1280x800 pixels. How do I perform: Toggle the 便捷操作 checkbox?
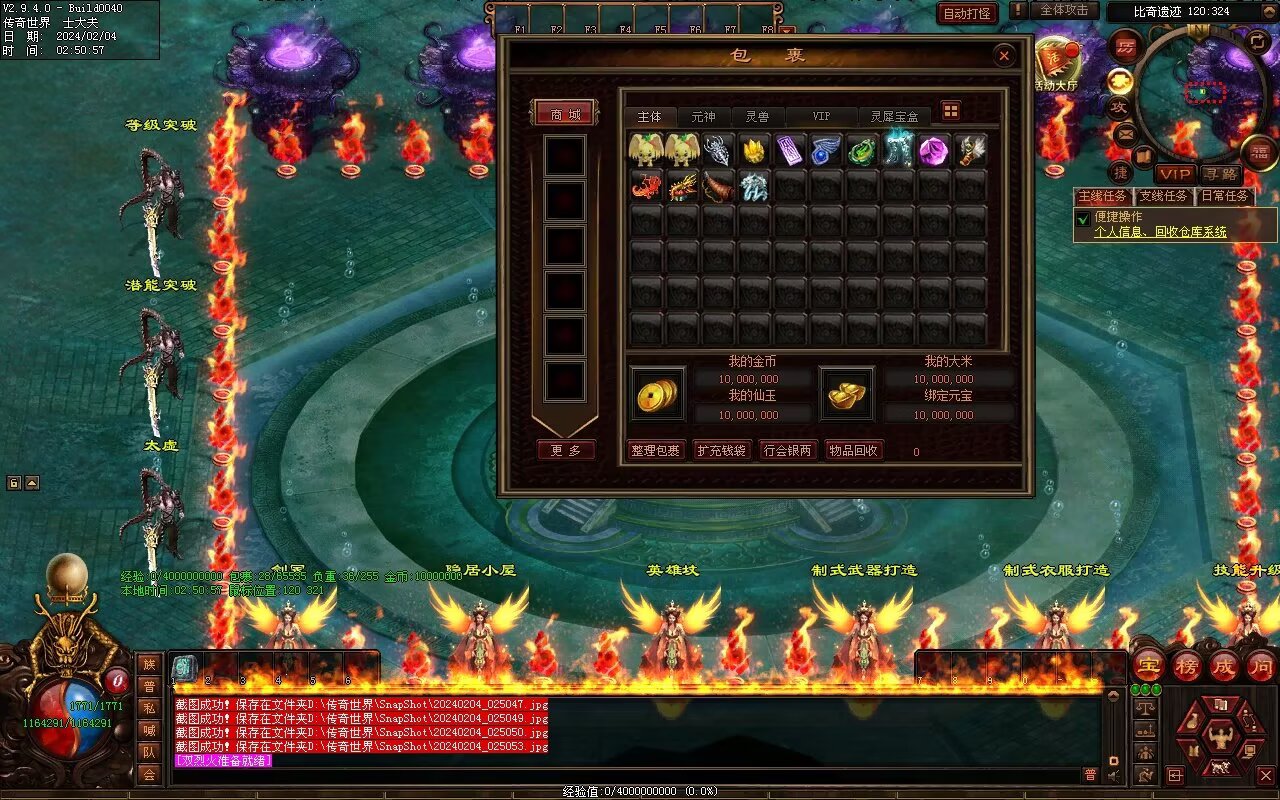pos(1083,218)
